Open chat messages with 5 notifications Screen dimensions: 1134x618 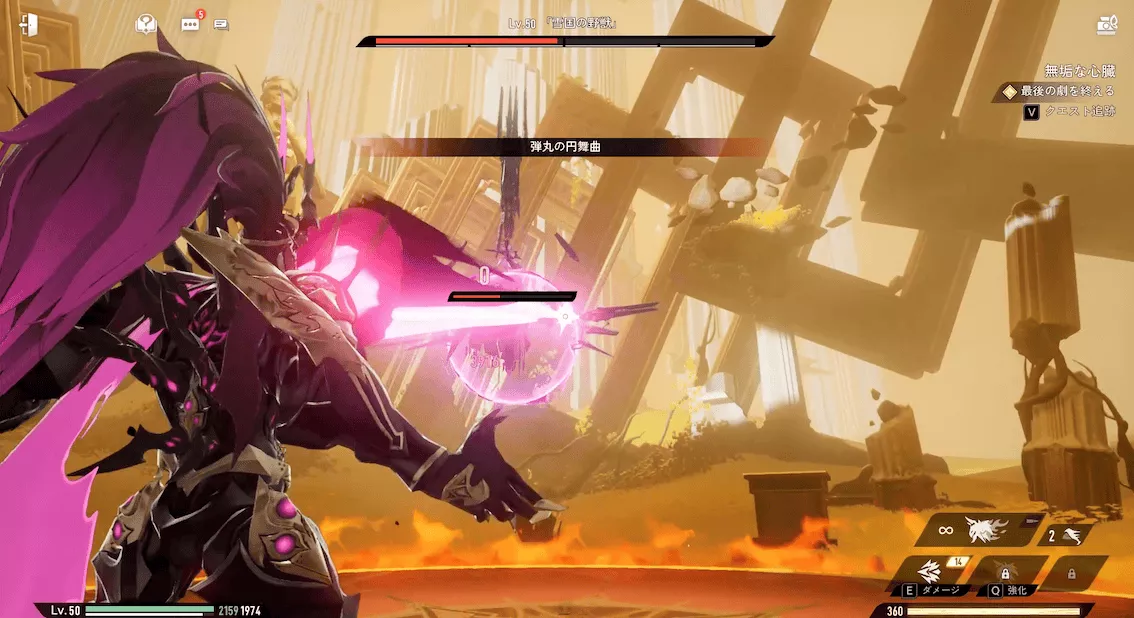190,24
